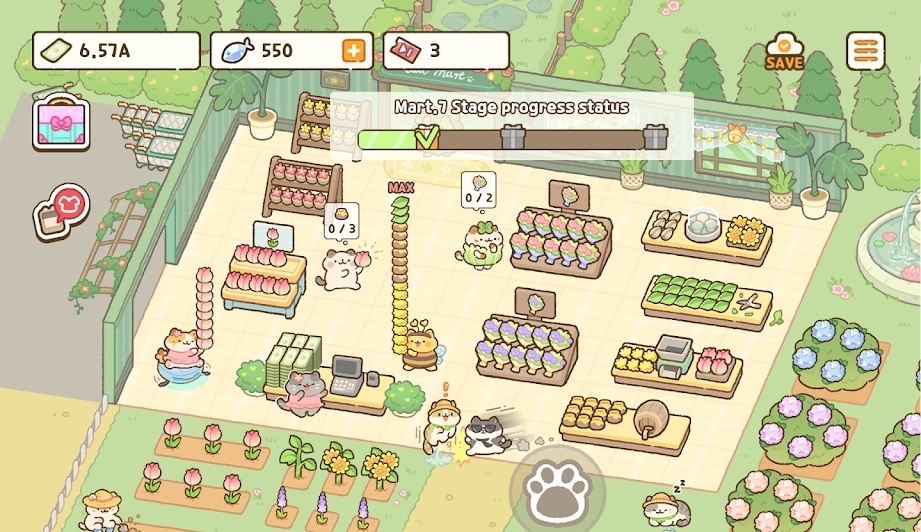
Task: Click the middle stage progress gift box
Action: coord(512,137)
